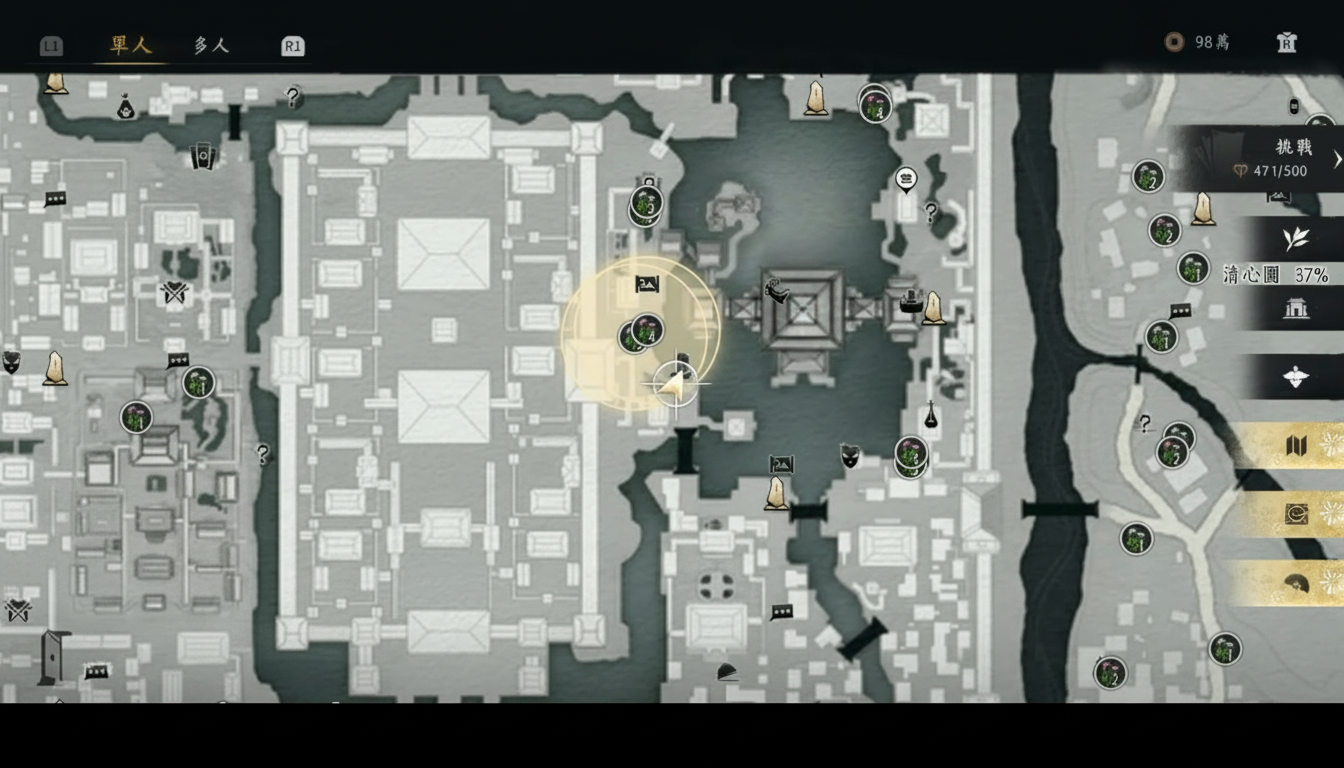Expand the 挑戰 panel with the right chevron
The image size is (1344, 768).
1336,158
